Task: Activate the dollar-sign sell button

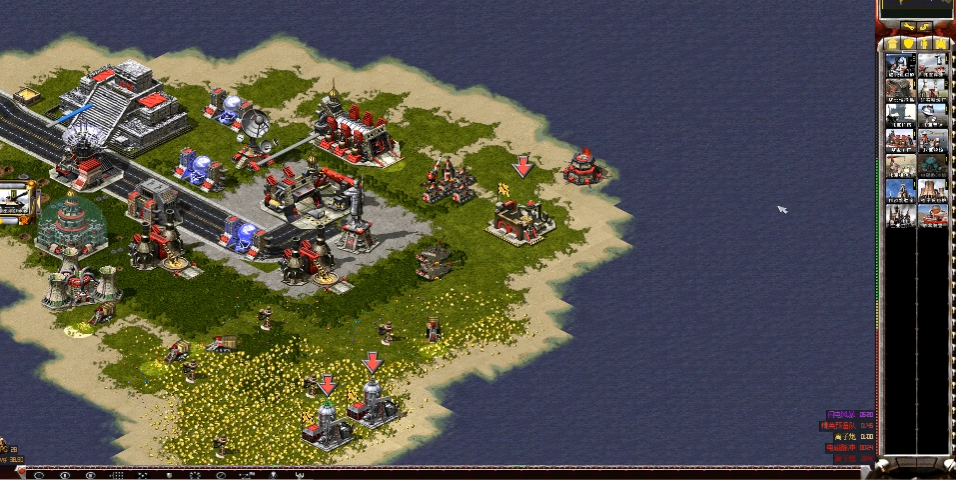Action: pyautogui.click(x=926, y=27)
